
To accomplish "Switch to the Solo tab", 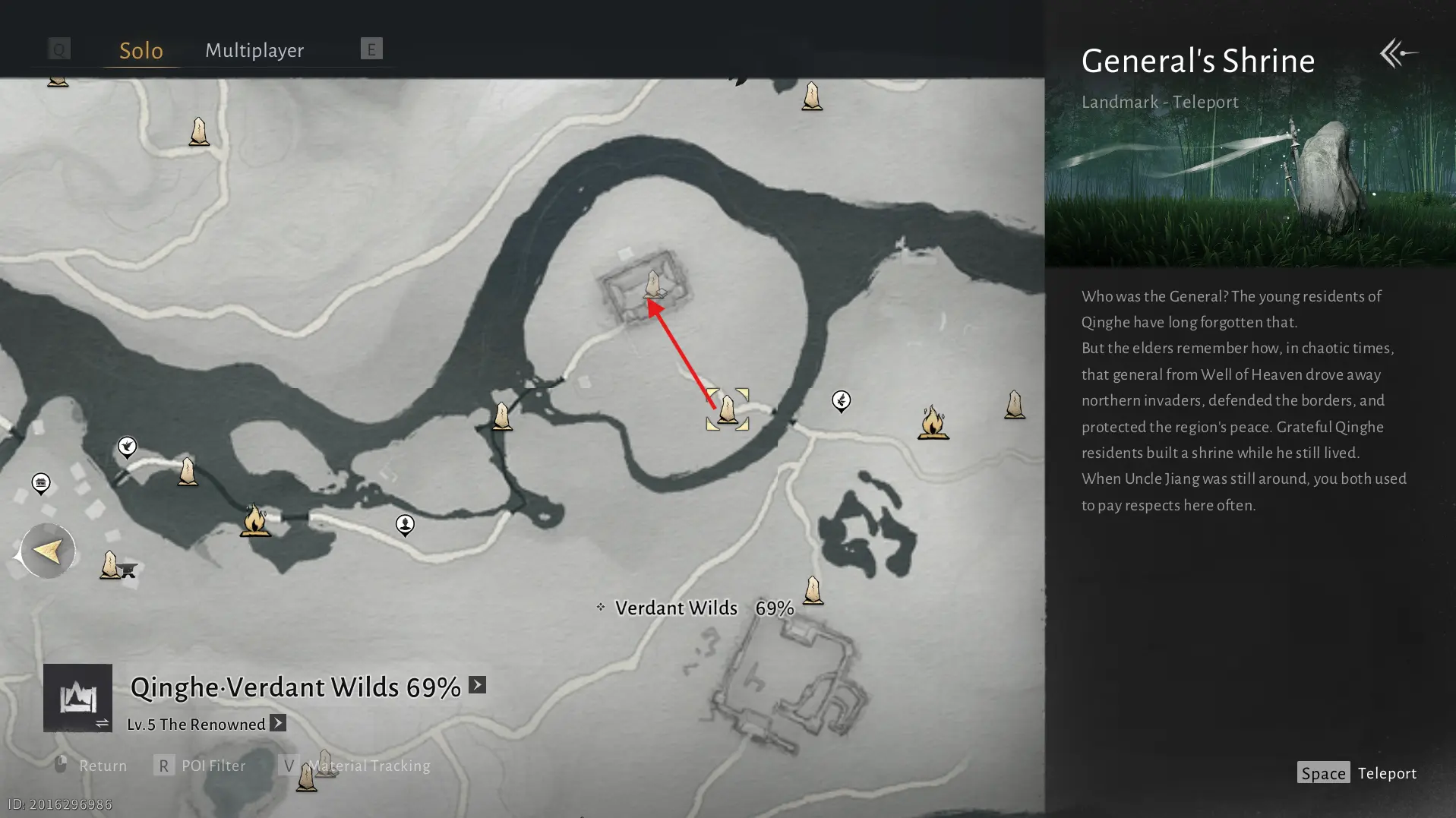I will point(141,50).
